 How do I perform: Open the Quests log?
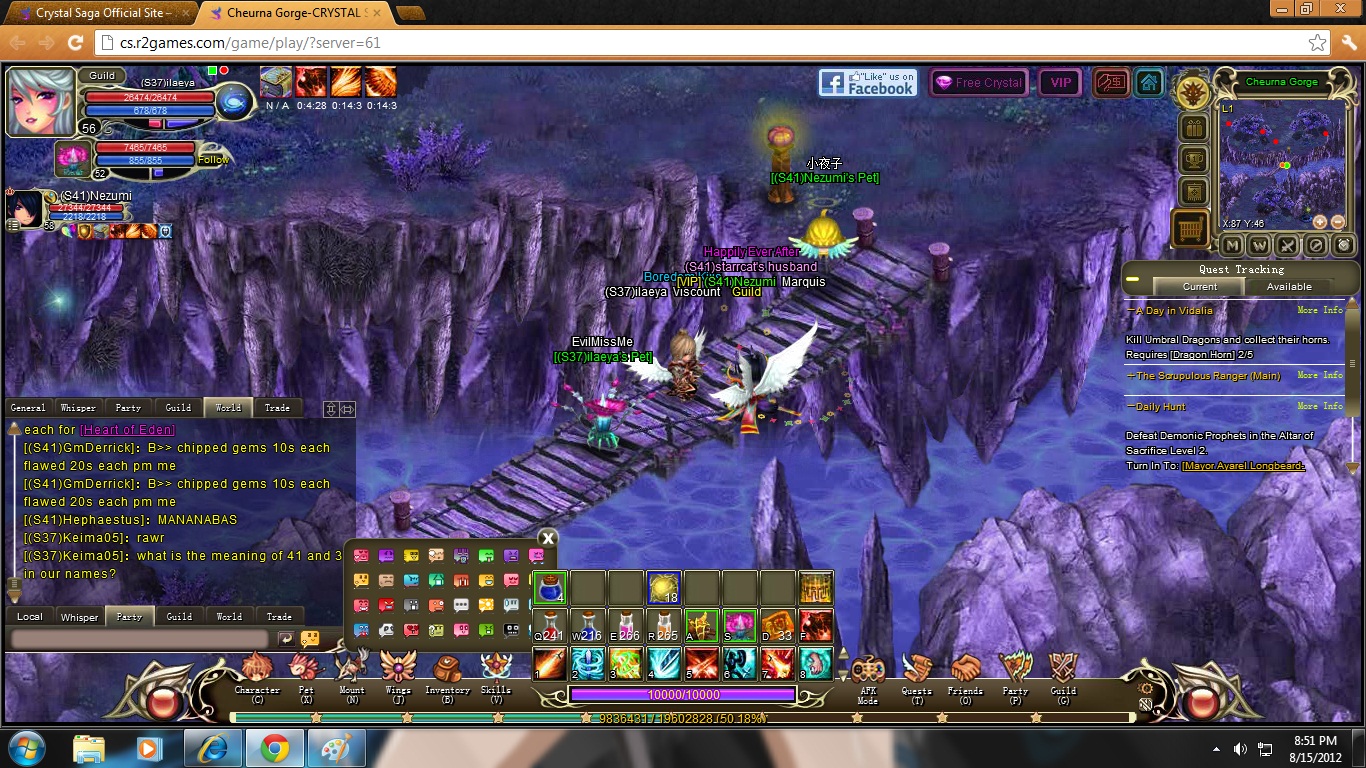click(x=916, y=672)
